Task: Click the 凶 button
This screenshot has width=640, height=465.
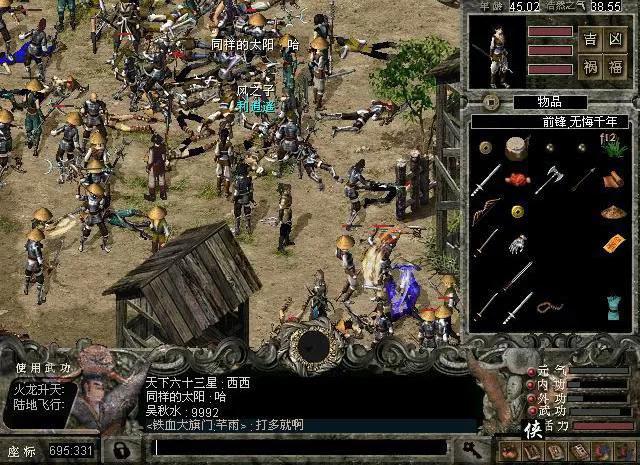Action: (x=616, y=39)
